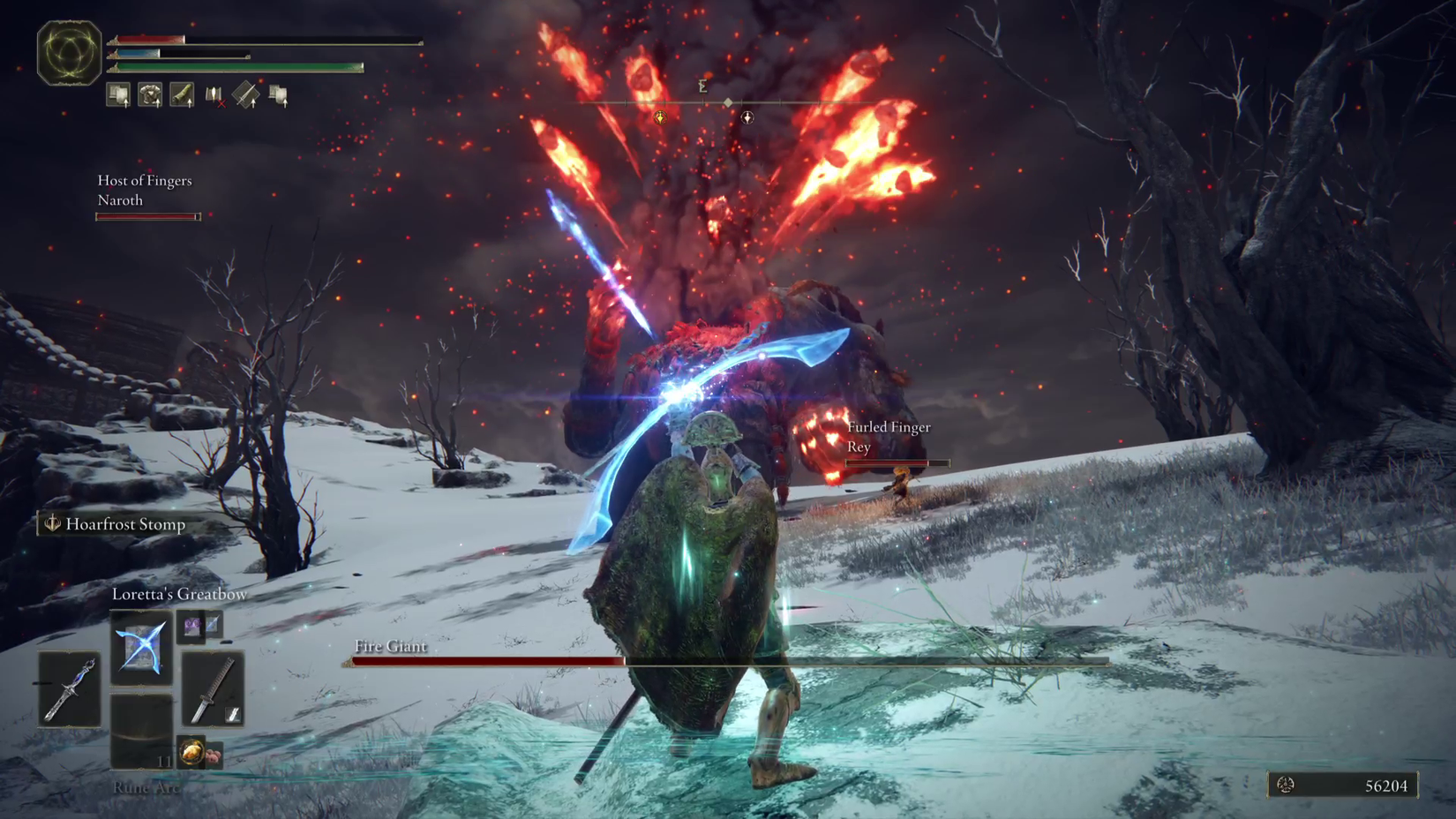
Task: Click the Fire Giant boss name text
Action: [389, 647]
